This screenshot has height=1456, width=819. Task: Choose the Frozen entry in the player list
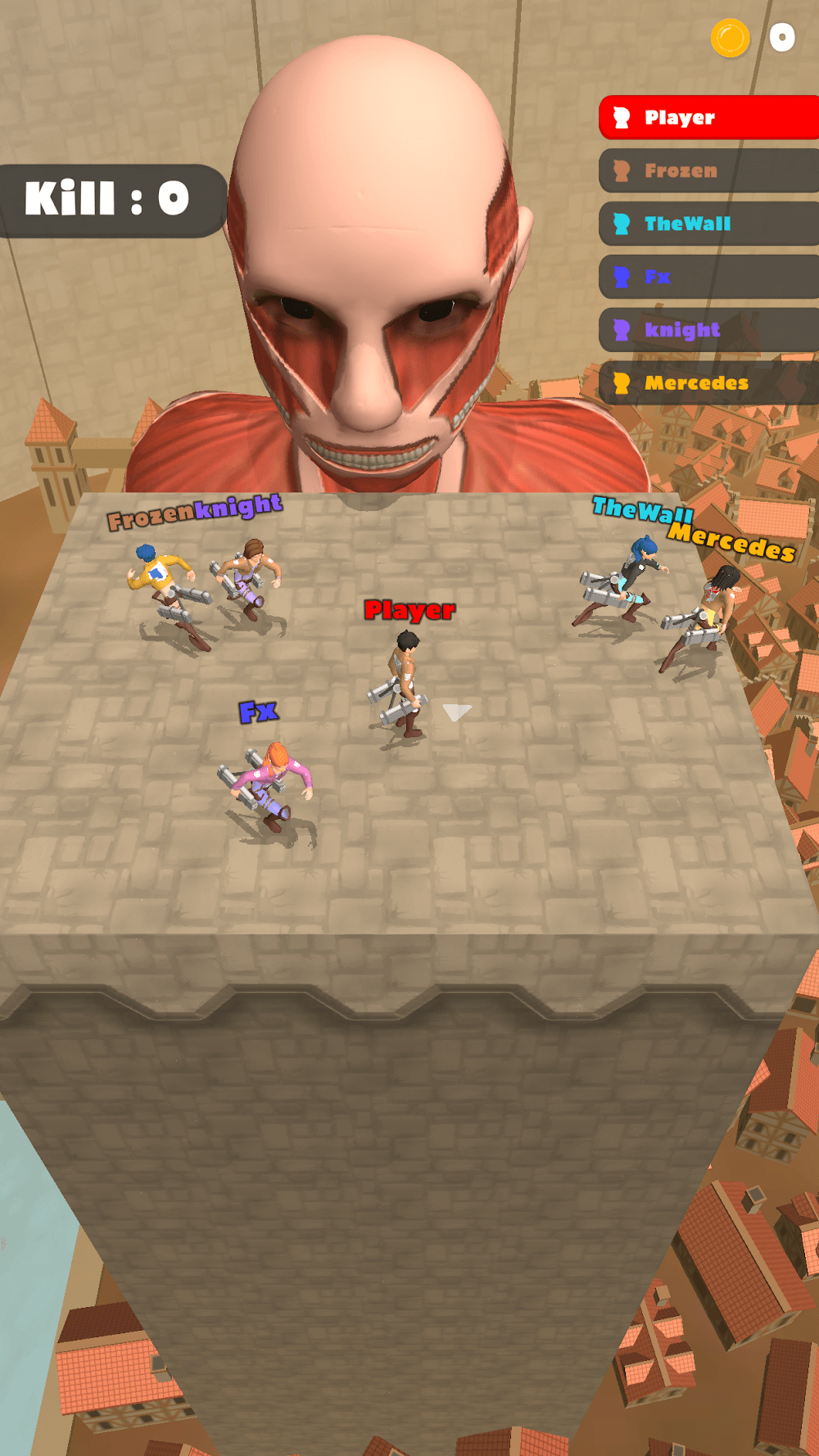point(708,171)
